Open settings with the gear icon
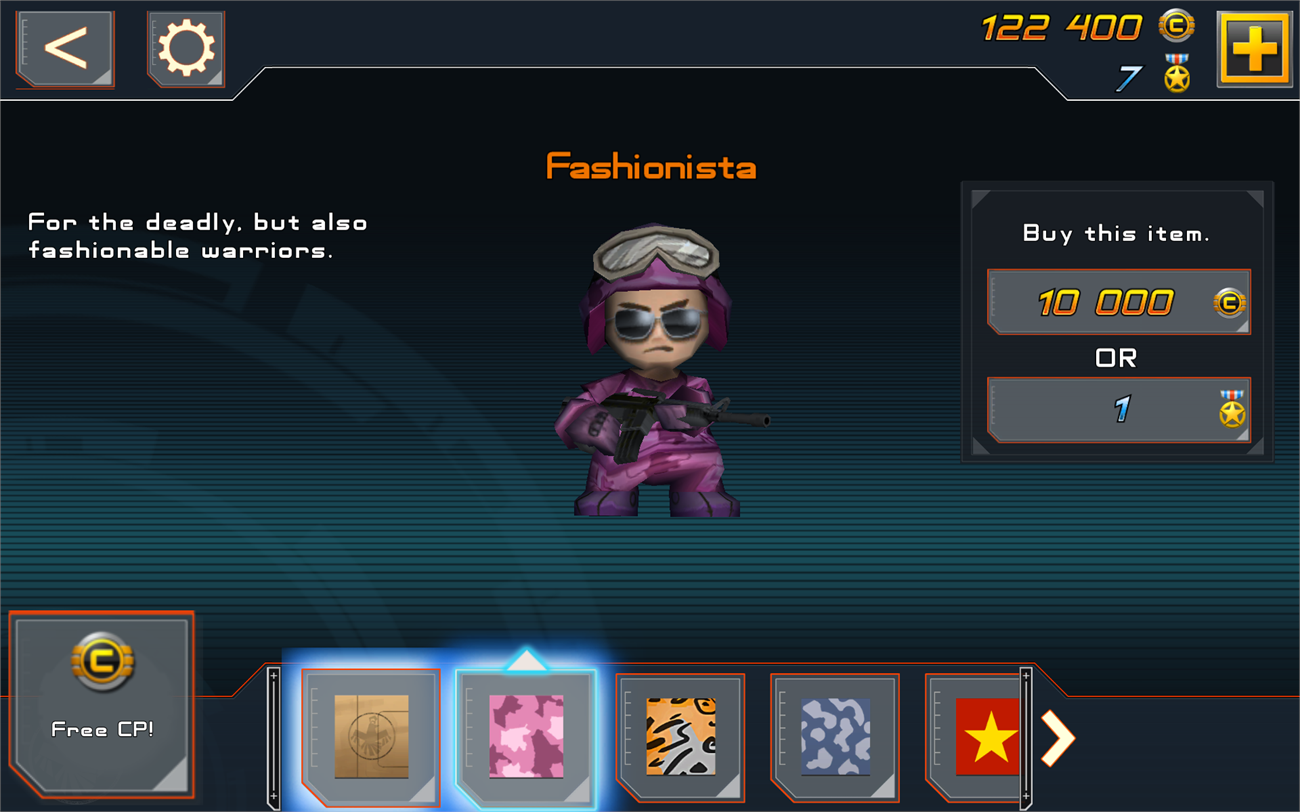The width and height of the screenshot is (1300, 812). pos(186,48)
